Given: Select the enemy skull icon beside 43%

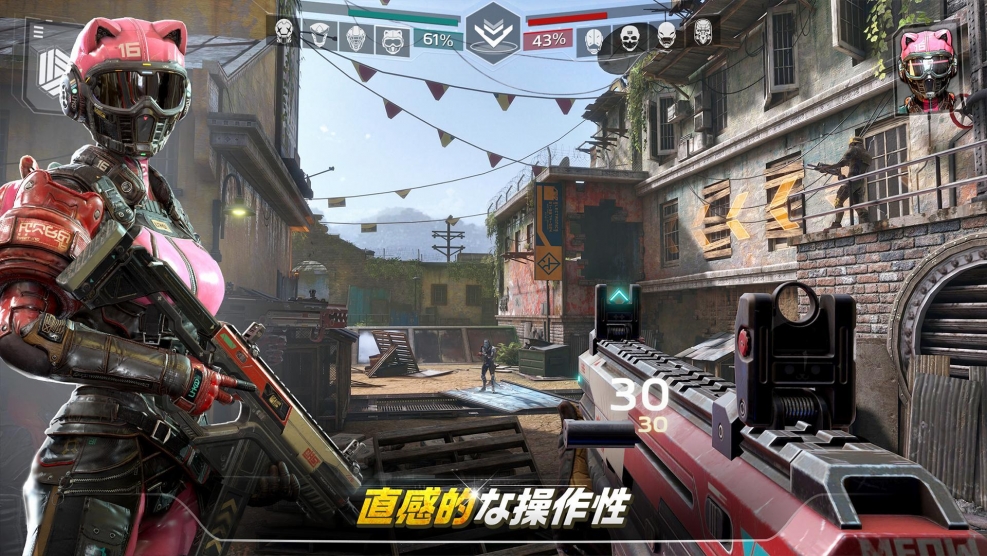Looking at the screenshot, I should (x=593, y=40).
